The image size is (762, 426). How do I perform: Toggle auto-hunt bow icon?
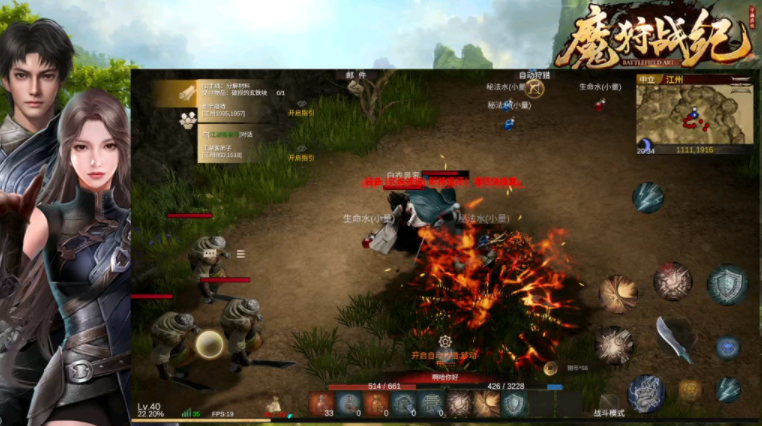coord(536,88)
